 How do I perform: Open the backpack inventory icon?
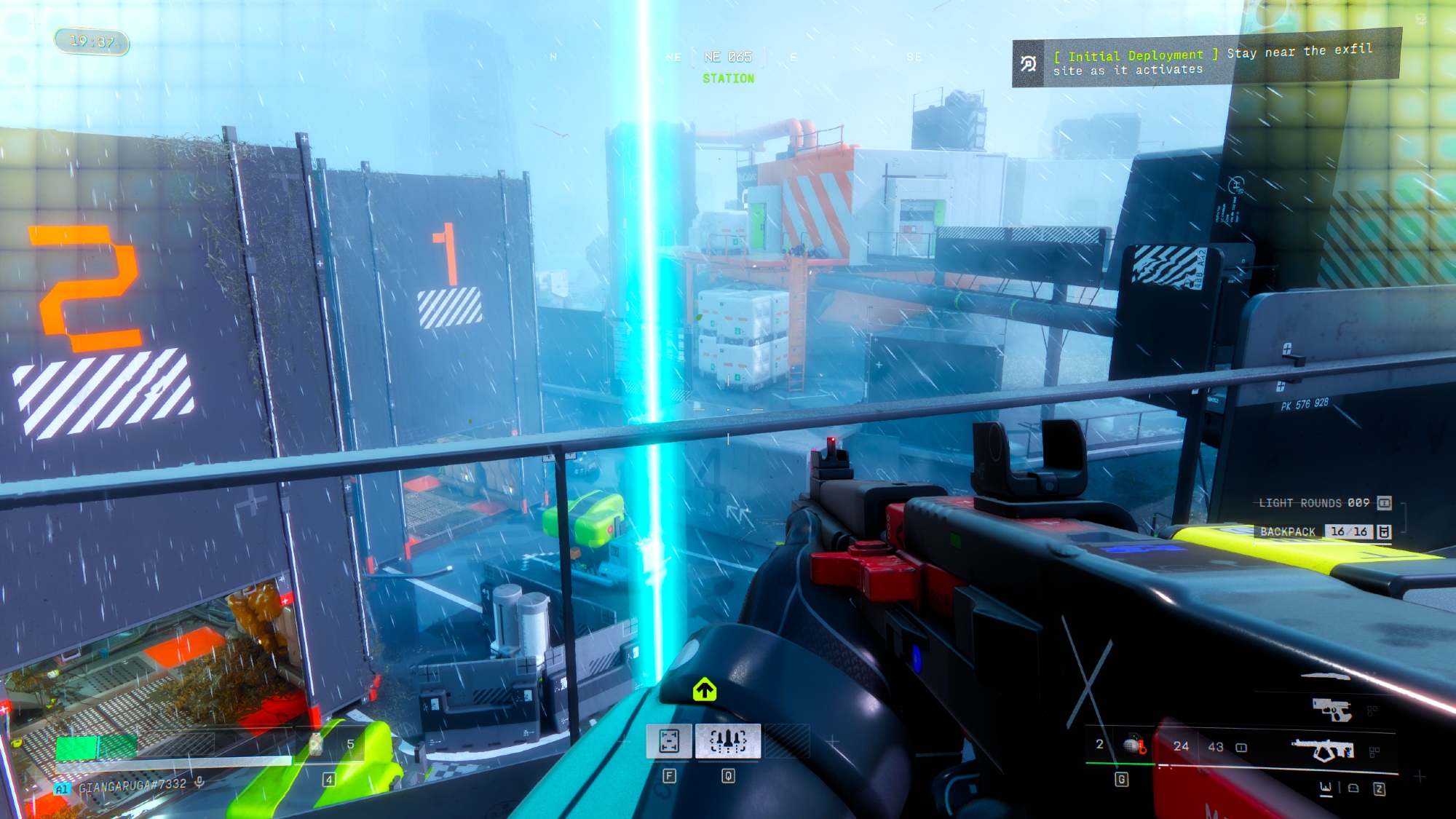click(x=1384, y=532)
